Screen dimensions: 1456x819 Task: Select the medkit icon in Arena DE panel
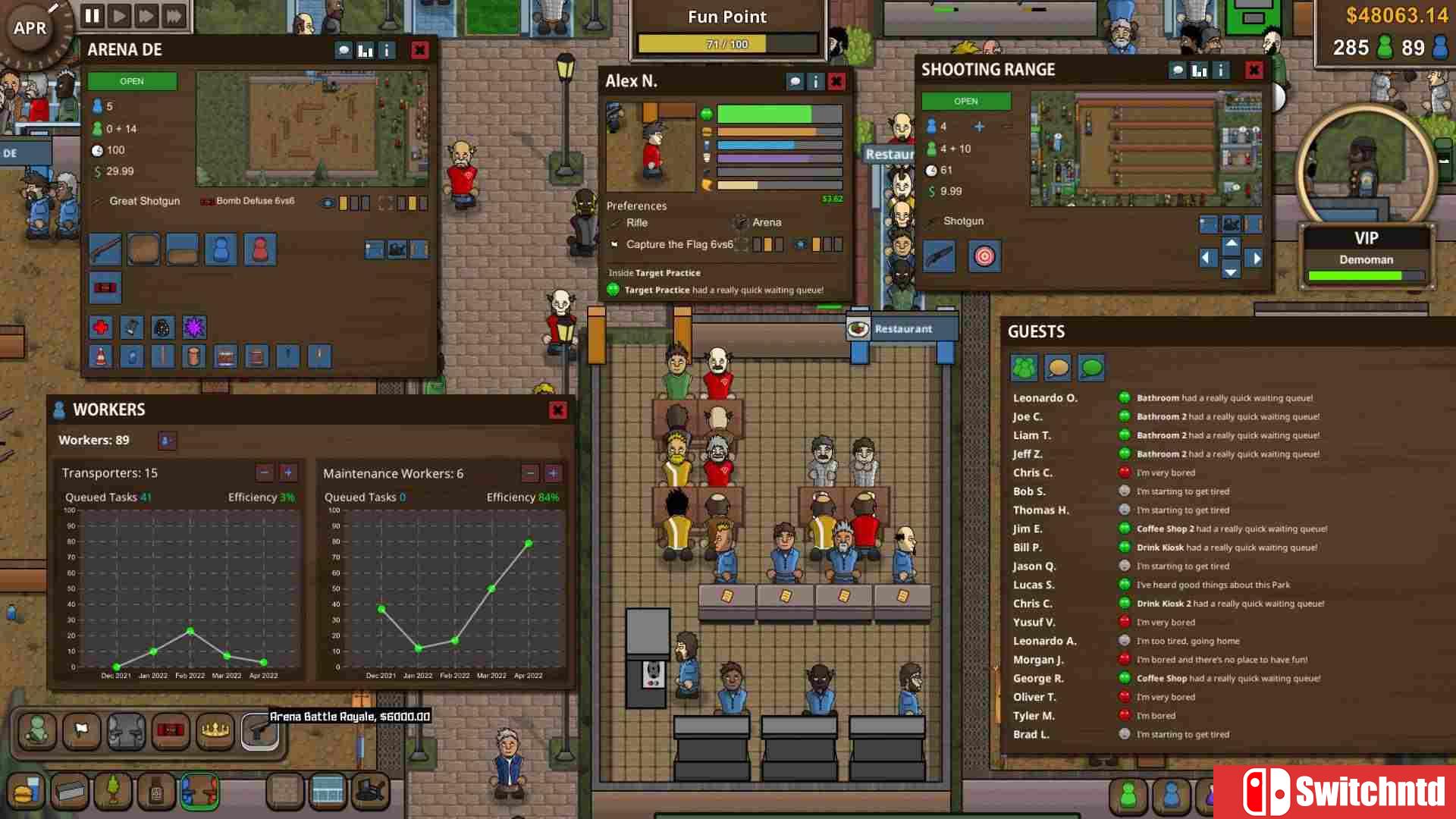pyautogui.click(x=101, y=327)
